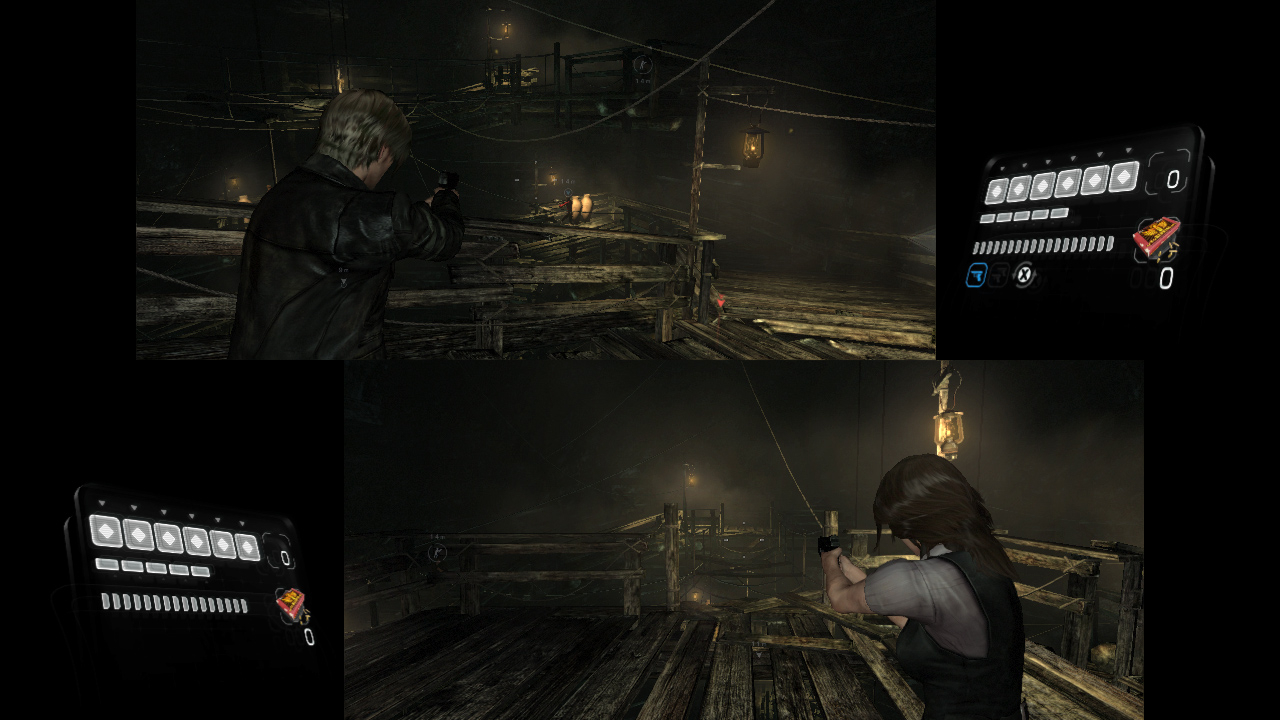Expand the triangle above Helena's sixth health block
Screen dimensions: 1280x720
pyautogui.click(x=242, y=523)
